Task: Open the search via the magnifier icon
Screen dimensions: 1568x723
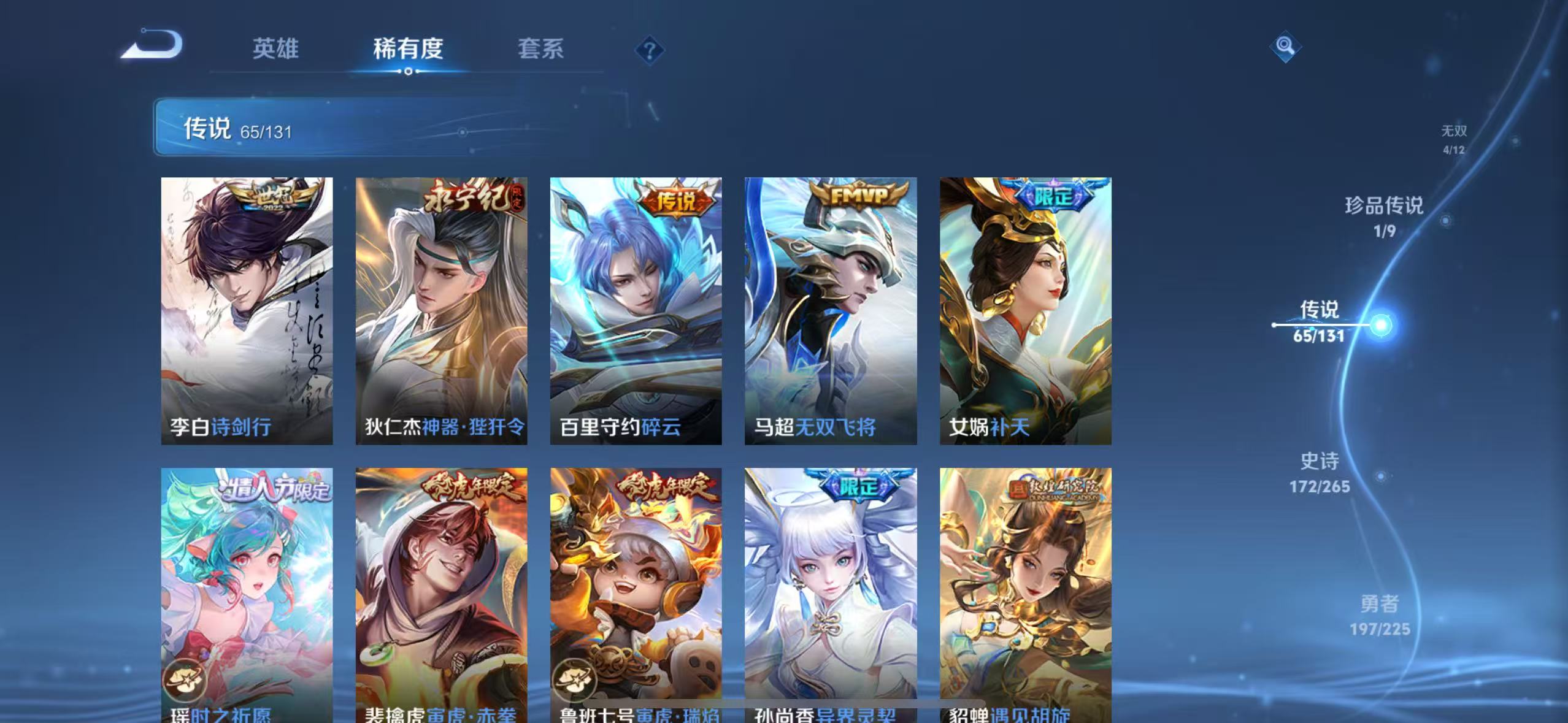Action: click(x=1285, y=45)
